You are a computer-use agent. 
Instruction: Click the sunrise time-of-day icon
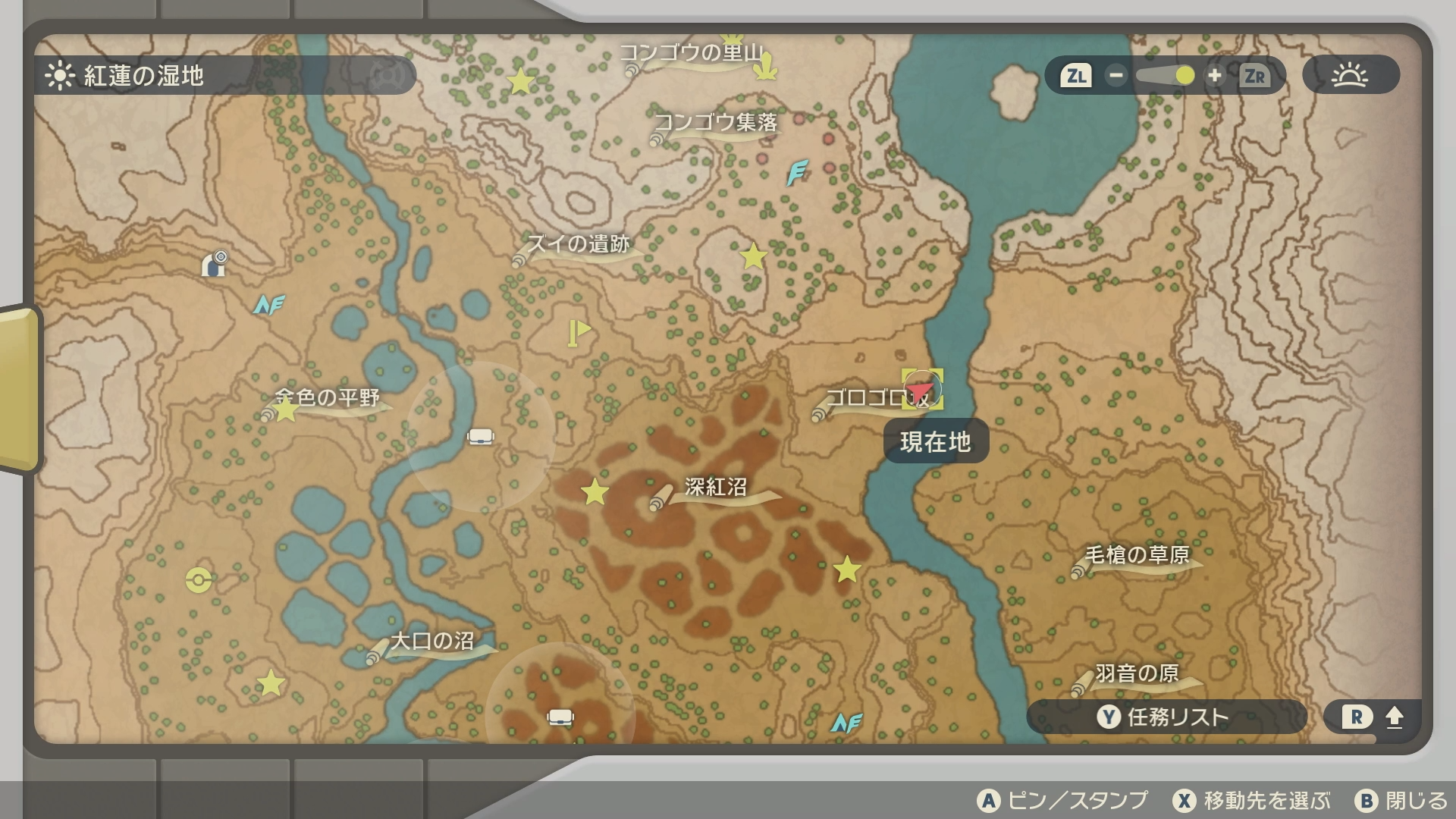[x=1350, y=76]
